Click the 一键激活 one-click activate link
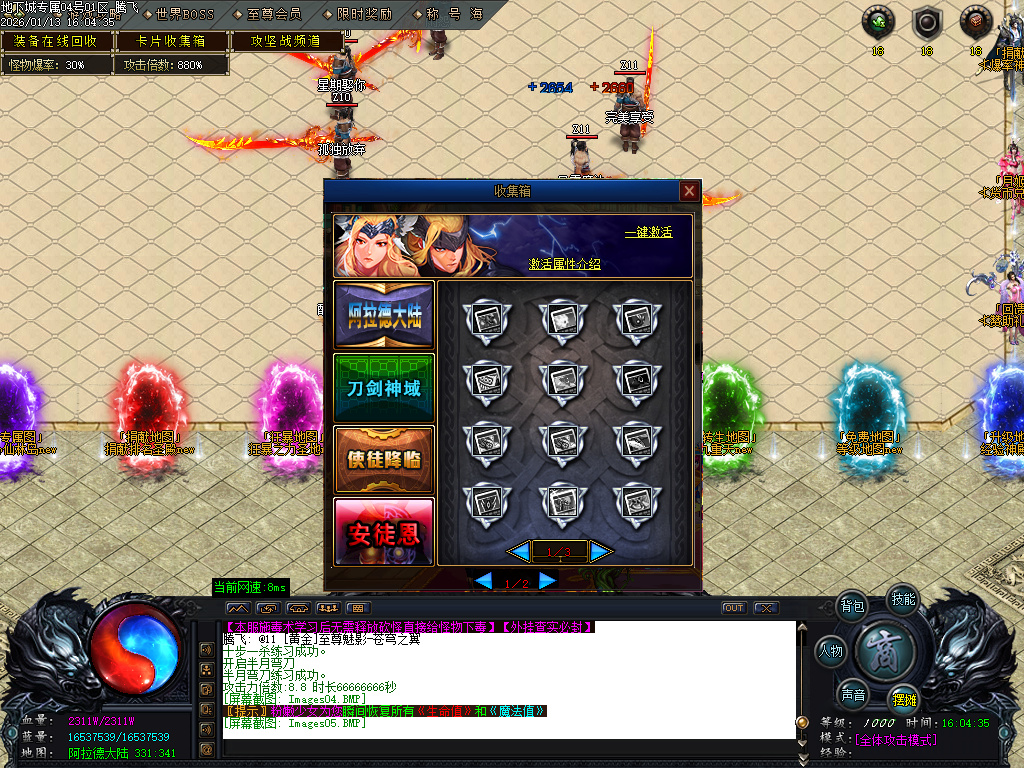The width and height of the screenshot is (1024, 768). tap(648, 232)
